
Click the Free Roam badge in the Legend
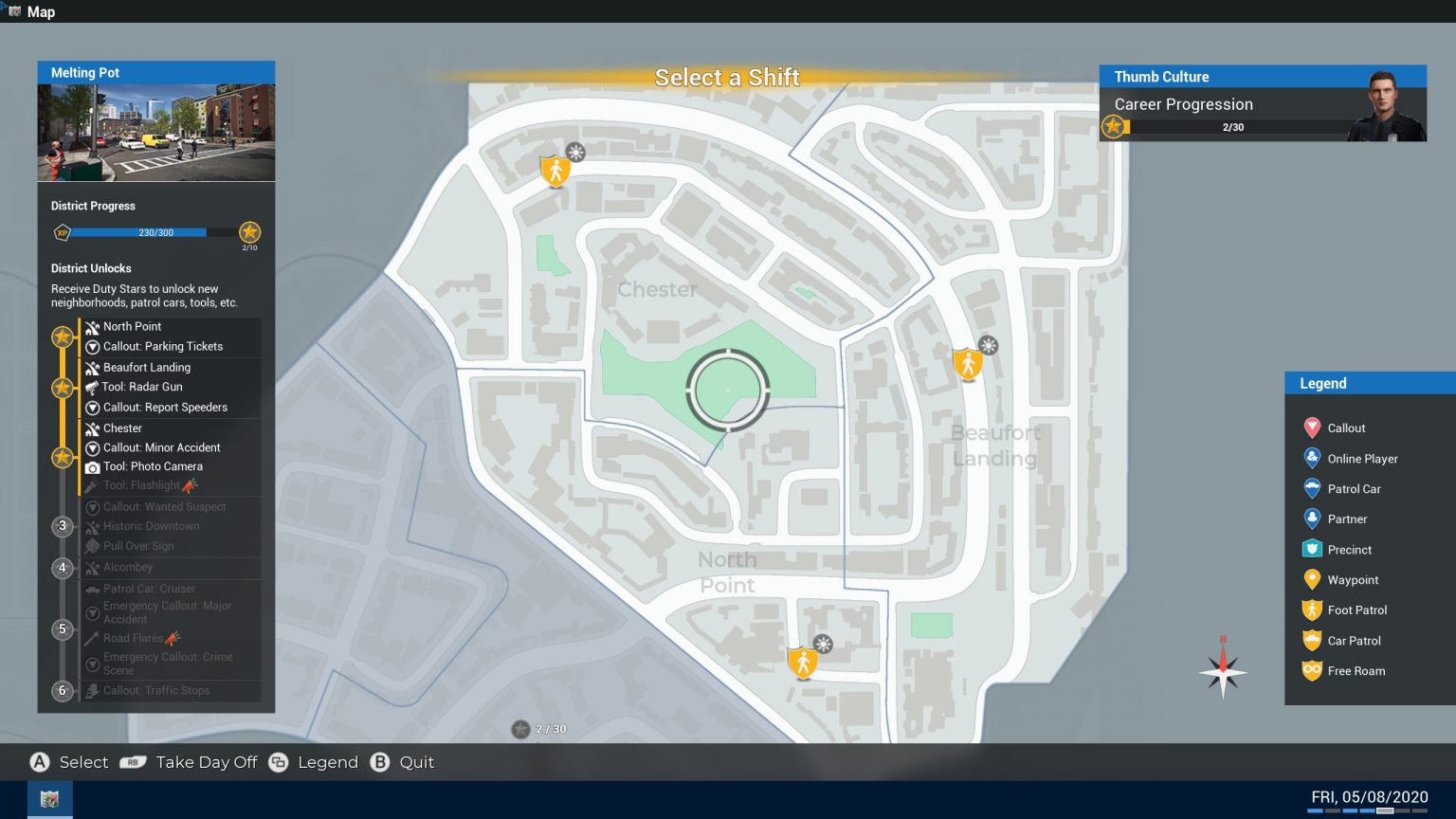[x=1312, y=670]
